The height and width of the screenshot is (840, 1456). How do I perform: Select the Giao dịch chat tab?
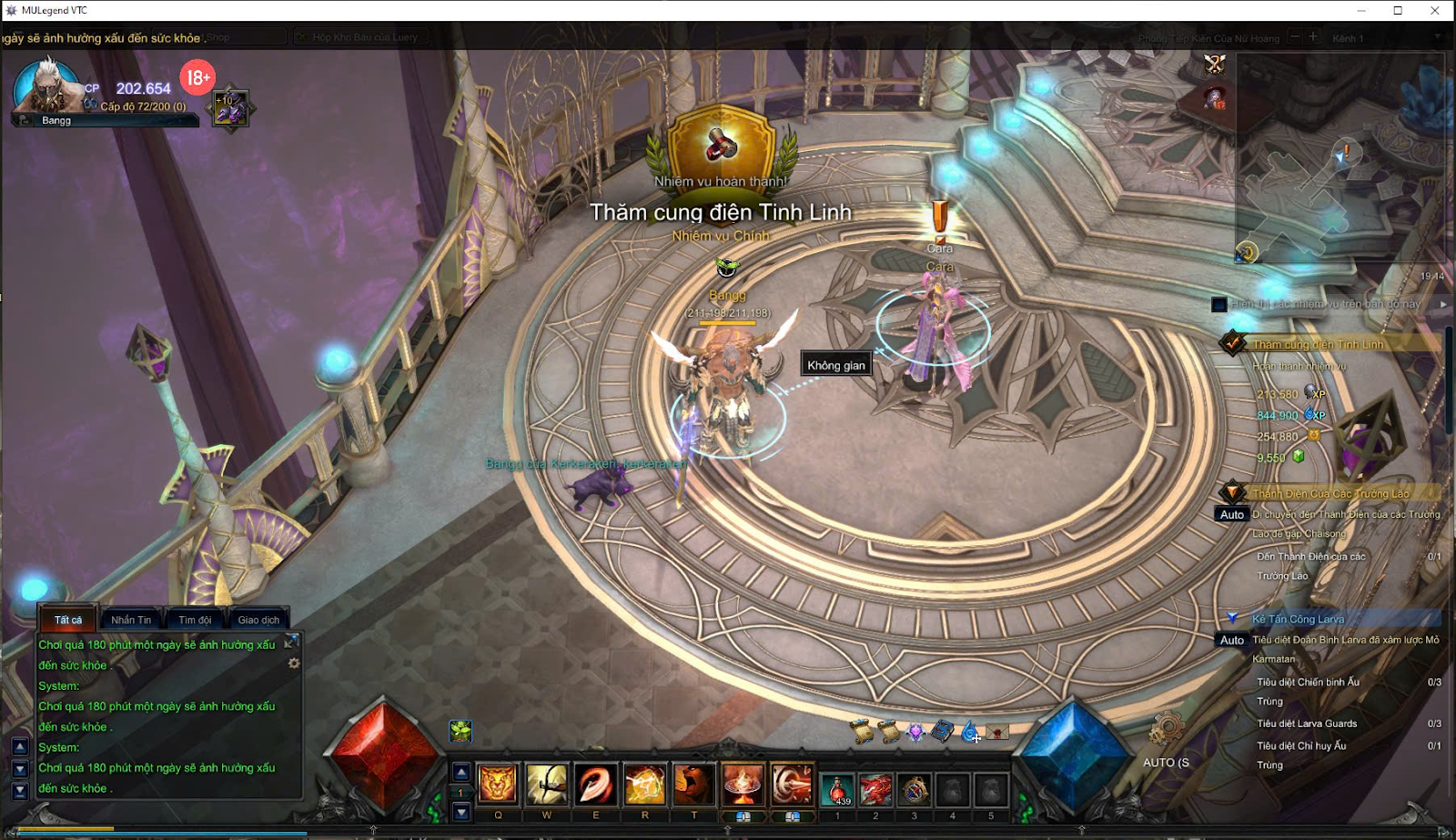point(258,620)
